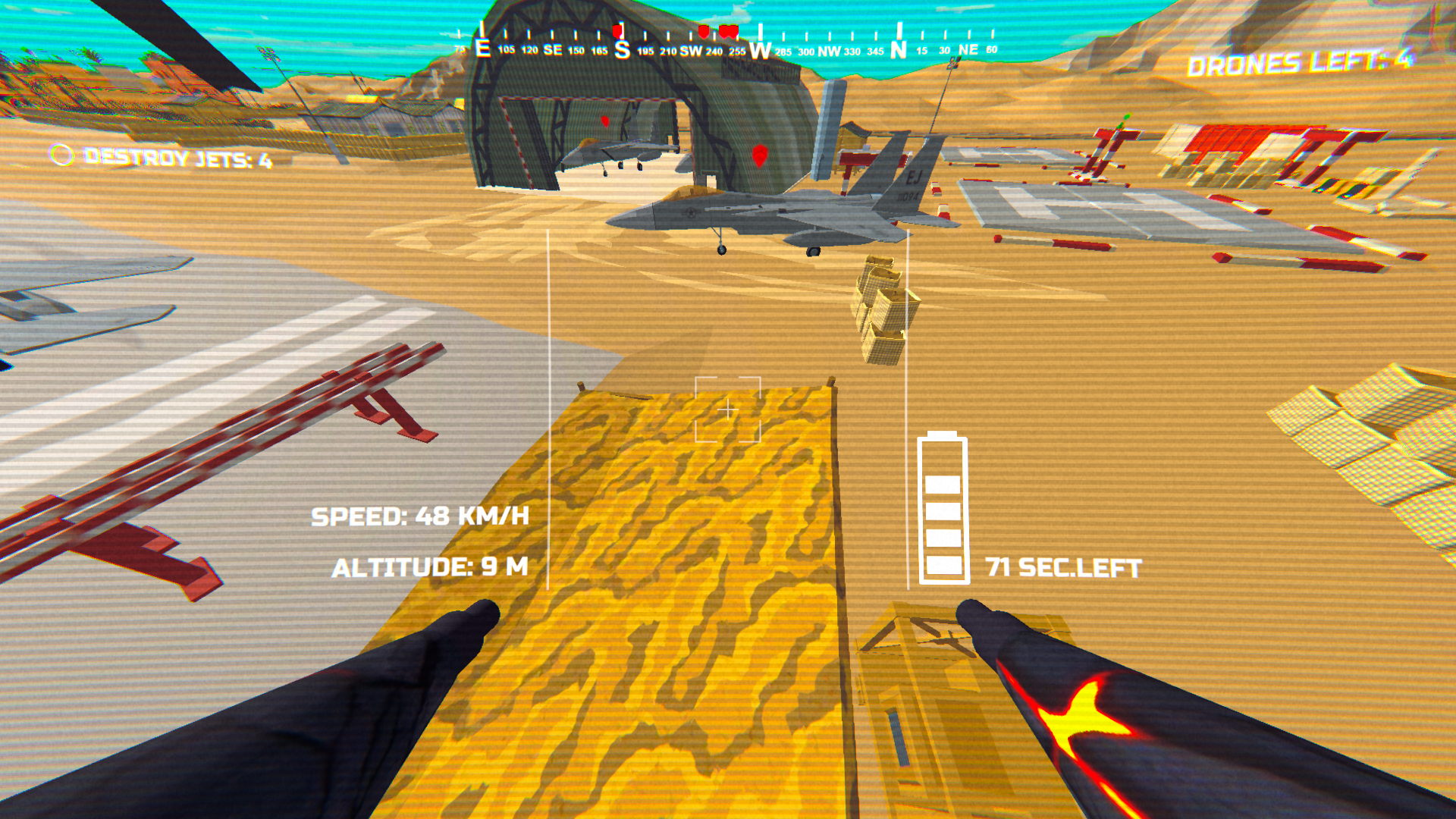Click the red enemy blip near SW 240 on compass

pyautogui.click(x=704, y=30)
